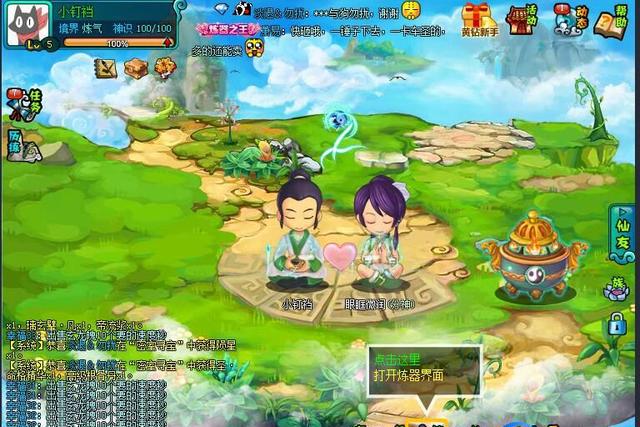Click the feather scroll buff icon

(105, 67)
